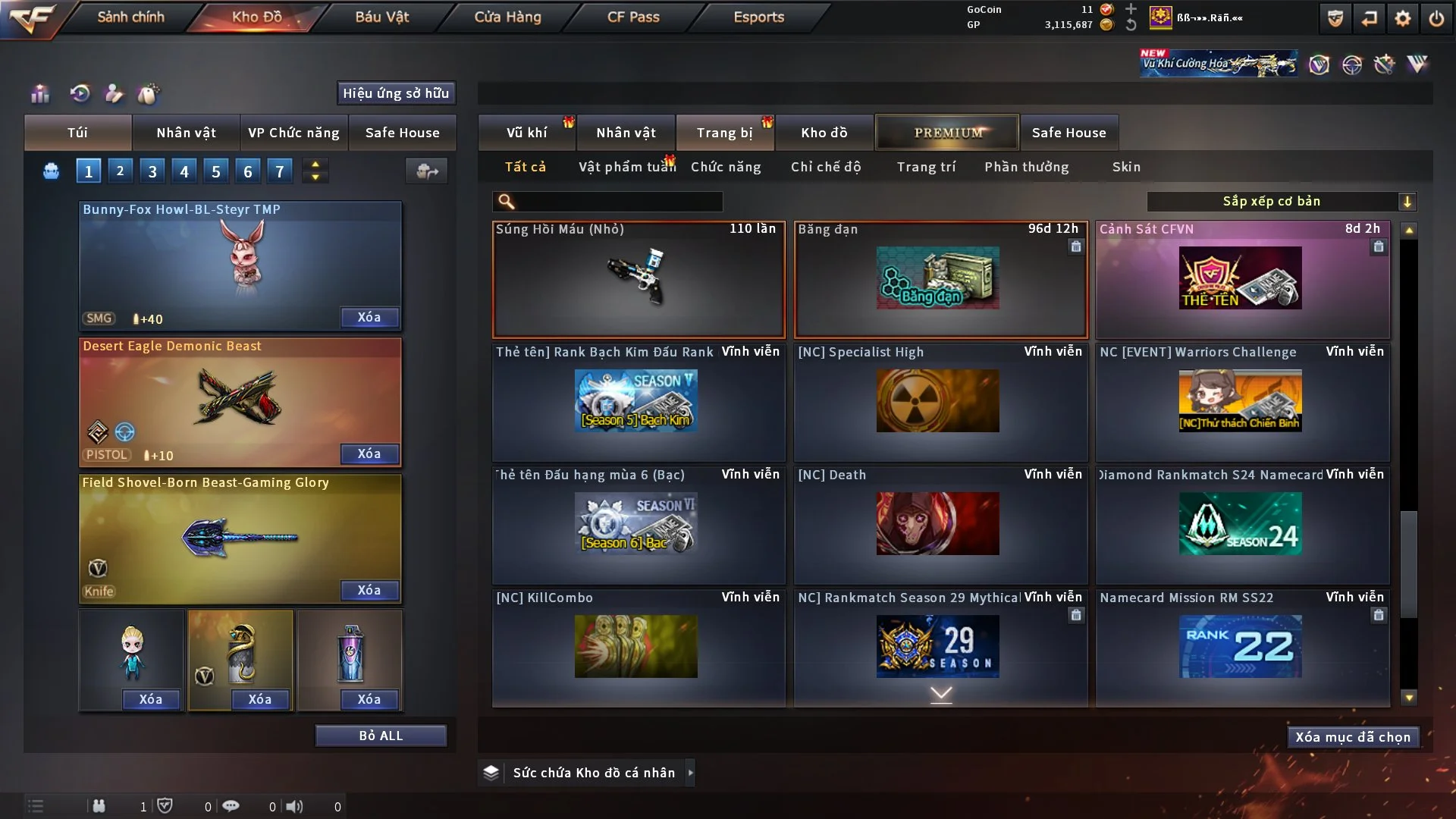
Task: Open the Sắp xếp cơ bản sort dropdown
Action: (1281, 201)
